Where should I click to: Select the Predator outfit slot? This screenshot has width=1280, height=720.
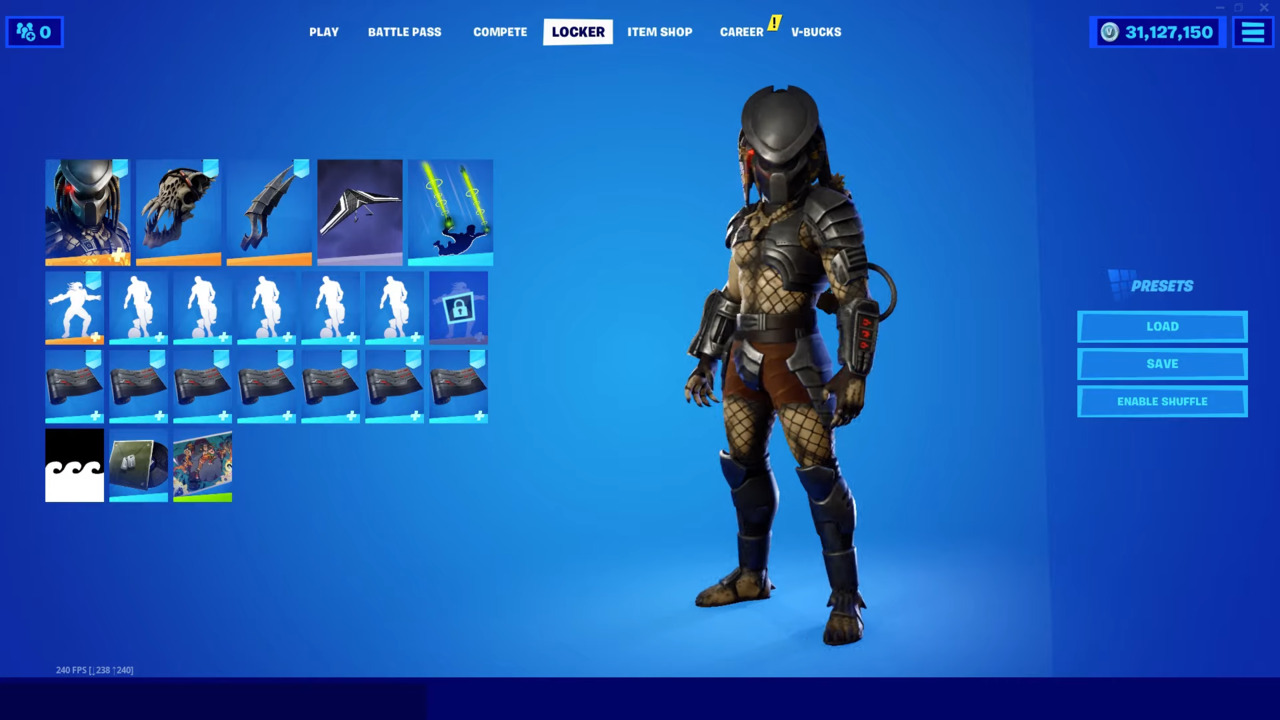(x=87, y=212)
